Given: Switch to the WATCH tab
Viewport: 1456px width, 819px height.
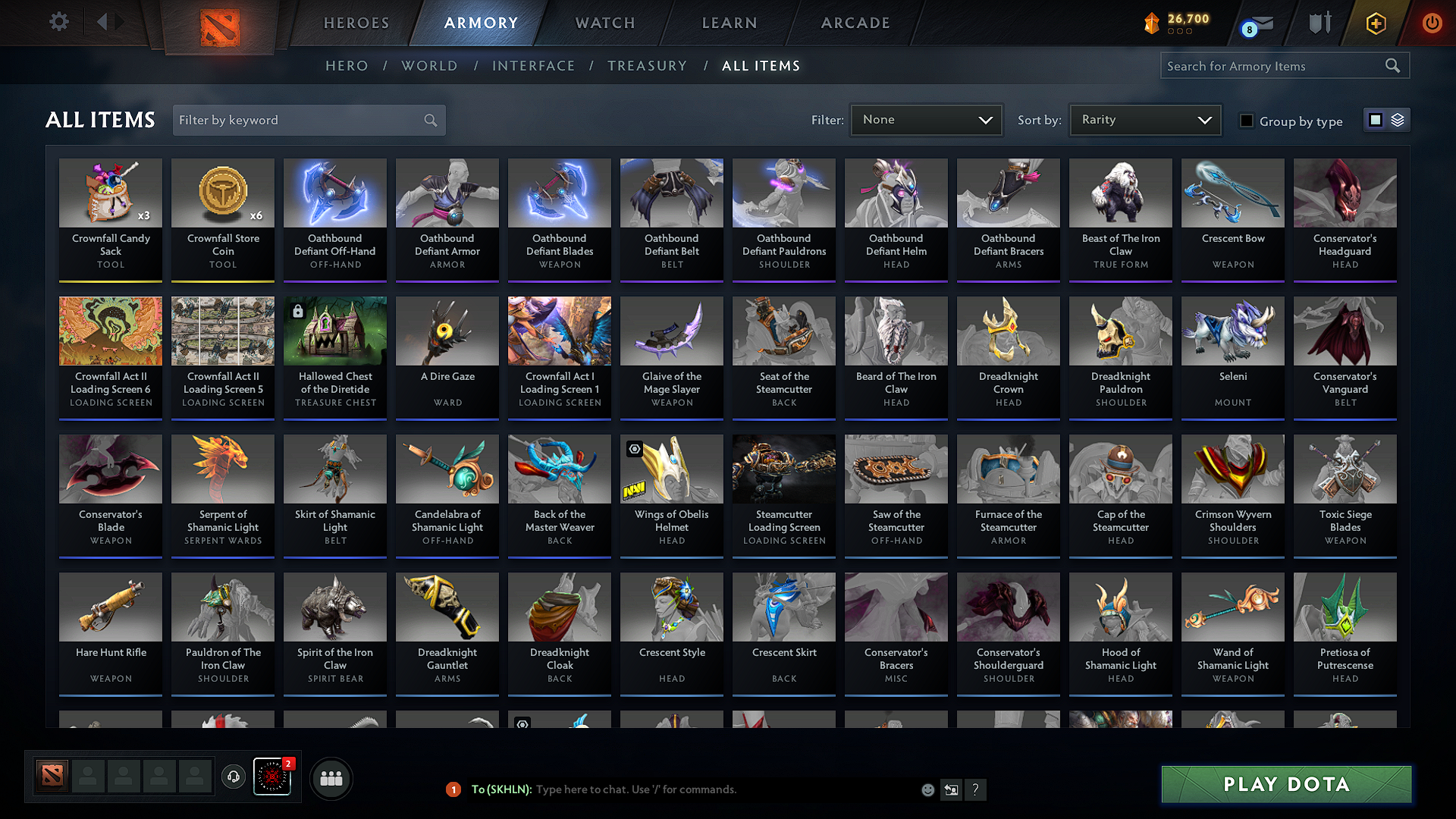Looking at the screenshot, I should tap(604, 23).
